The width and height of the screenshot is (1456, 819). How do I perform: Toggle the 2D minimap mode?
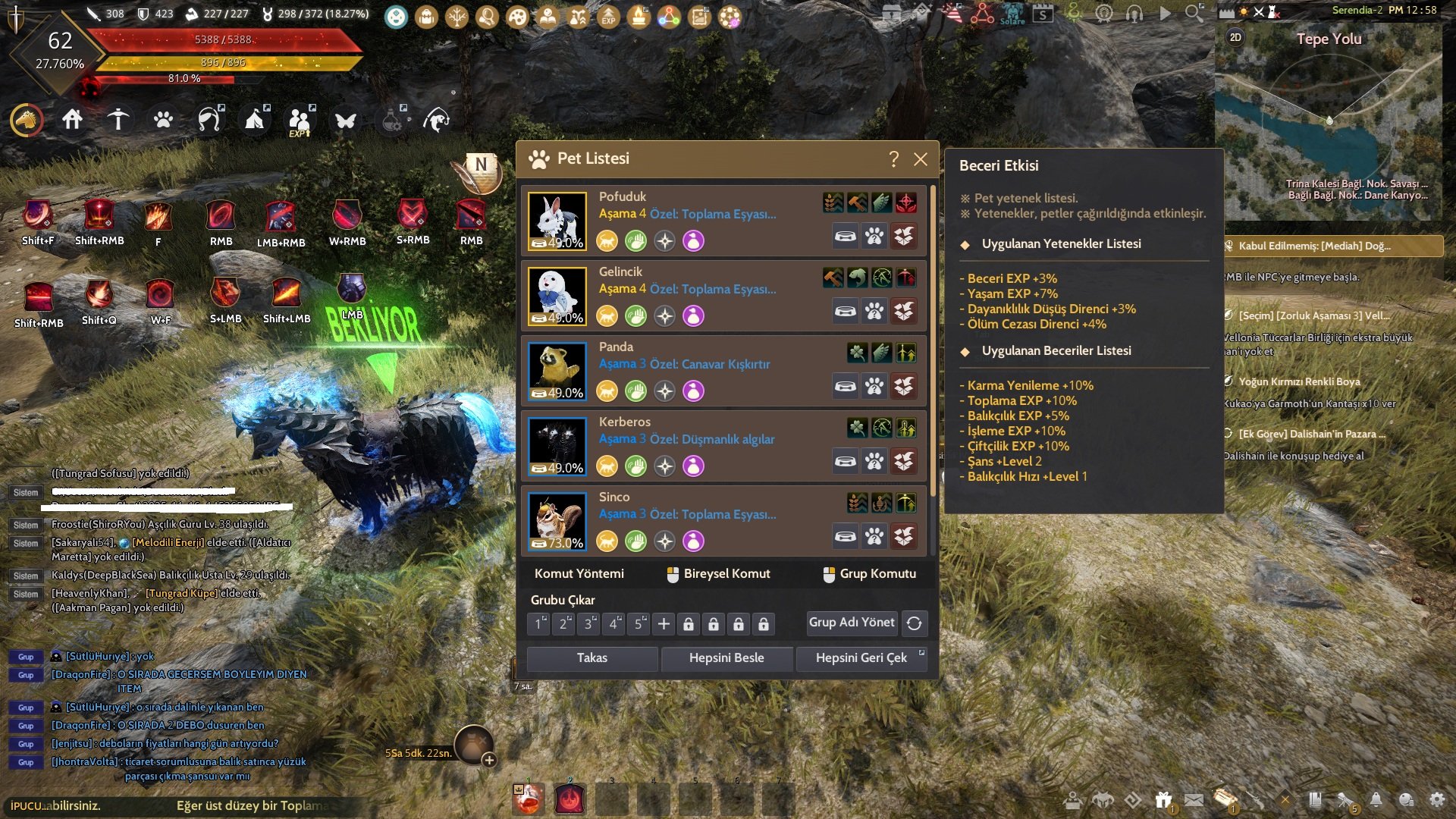pyautogui.click(x=1235, y=37)
